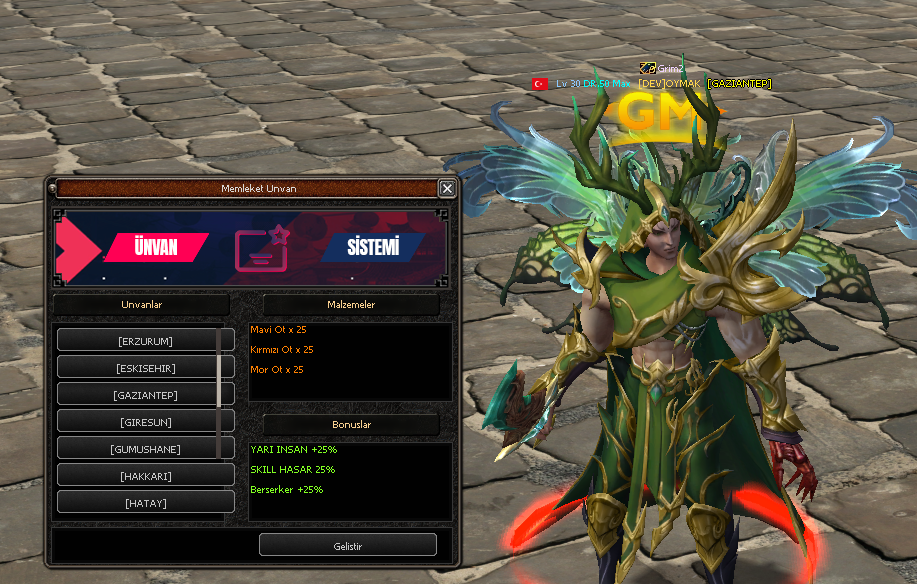Choose the [GUMUSHANE] title
The height and width of the screenshot is (584, 917).
point(145,449)
